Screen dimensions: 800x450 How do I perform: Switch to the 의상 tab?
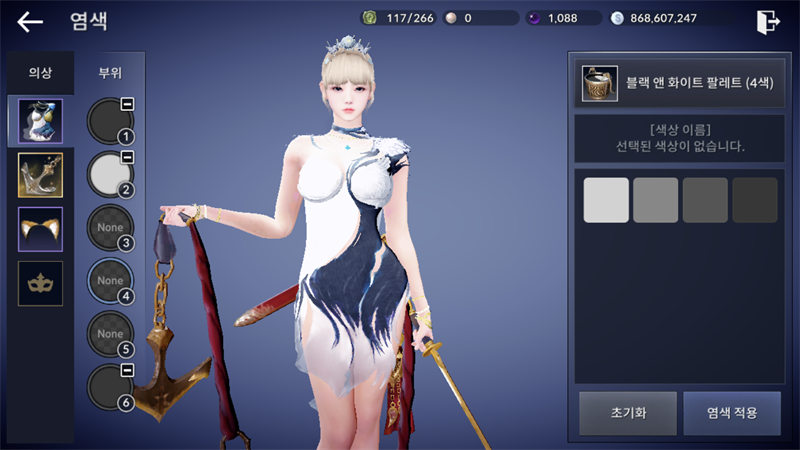click(x=40, y=73)
